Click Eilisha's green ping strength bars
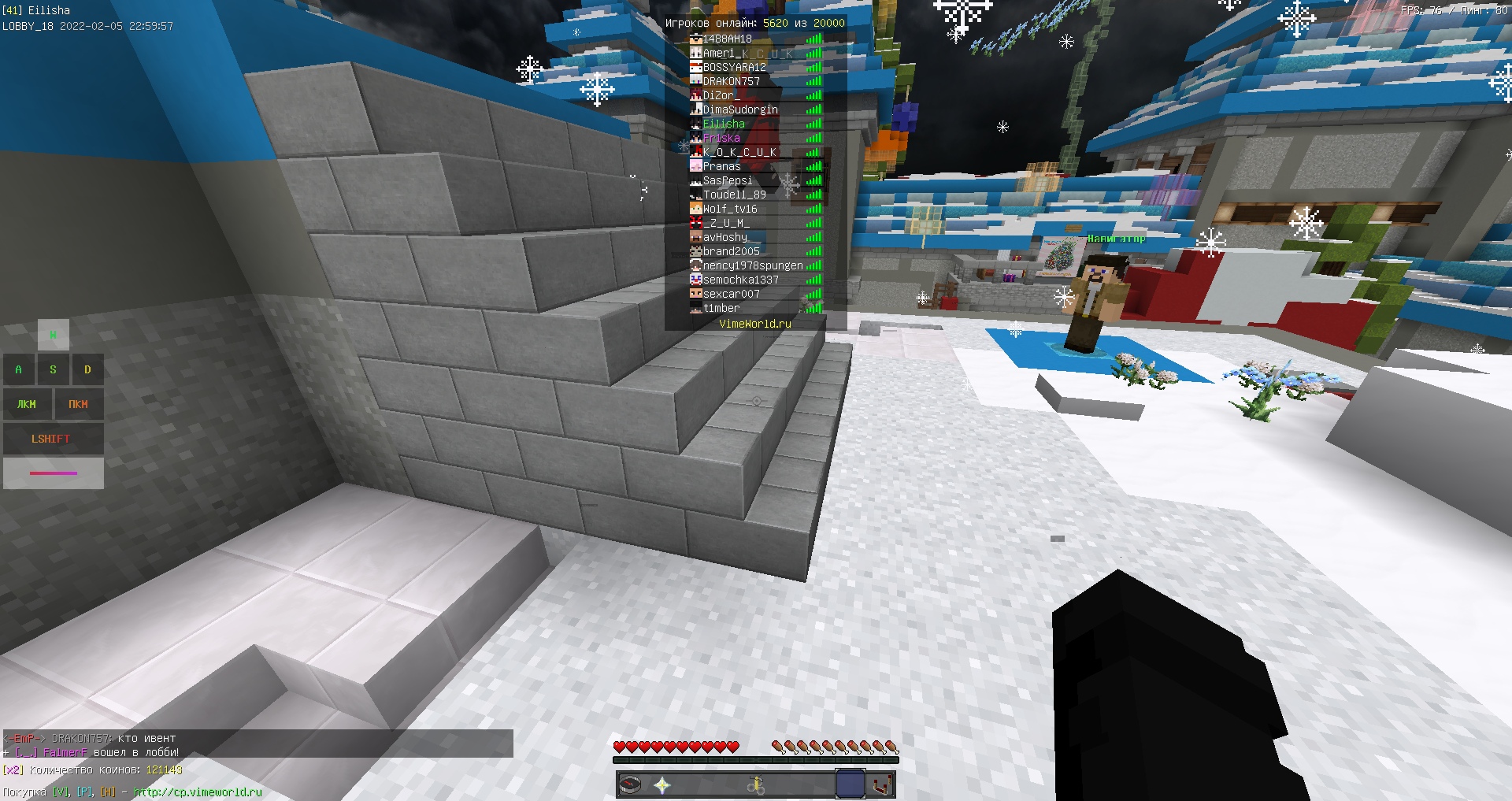This screenshot has height=801, width=1512. pyautogui.click(x=814, y=124)
